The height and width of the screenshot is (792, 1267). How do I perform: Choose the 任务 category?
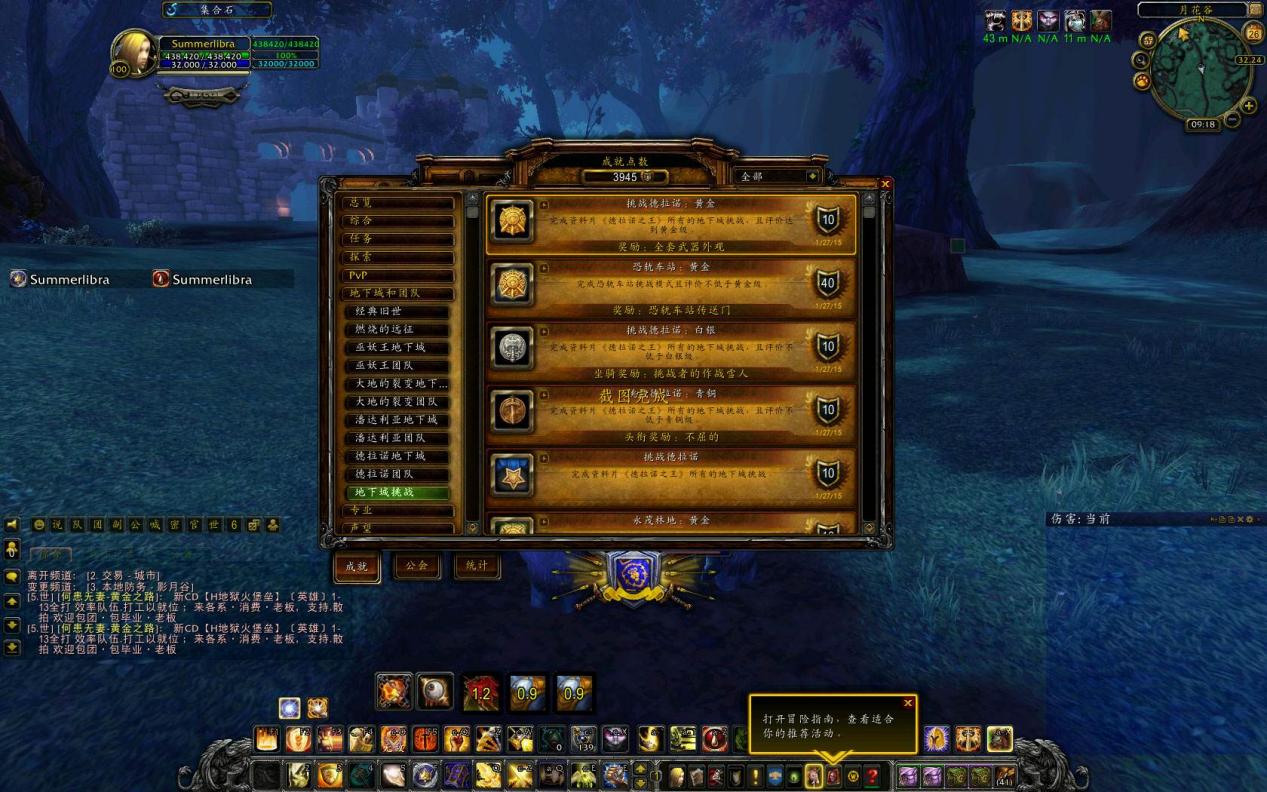coord(397,239)
